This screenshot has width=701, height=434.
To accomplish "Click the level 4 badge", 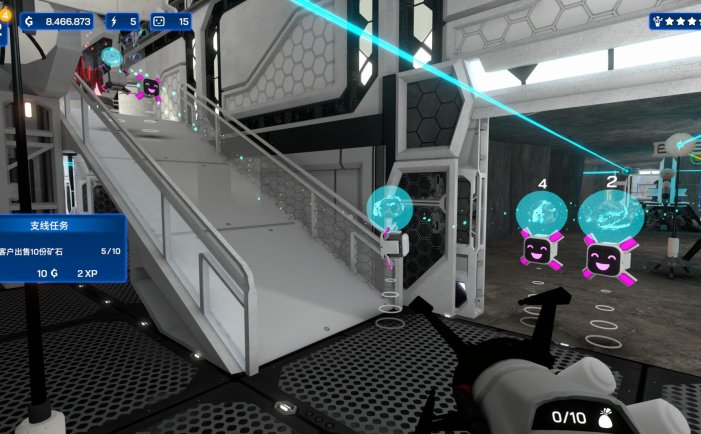I will tap(5, 16).
